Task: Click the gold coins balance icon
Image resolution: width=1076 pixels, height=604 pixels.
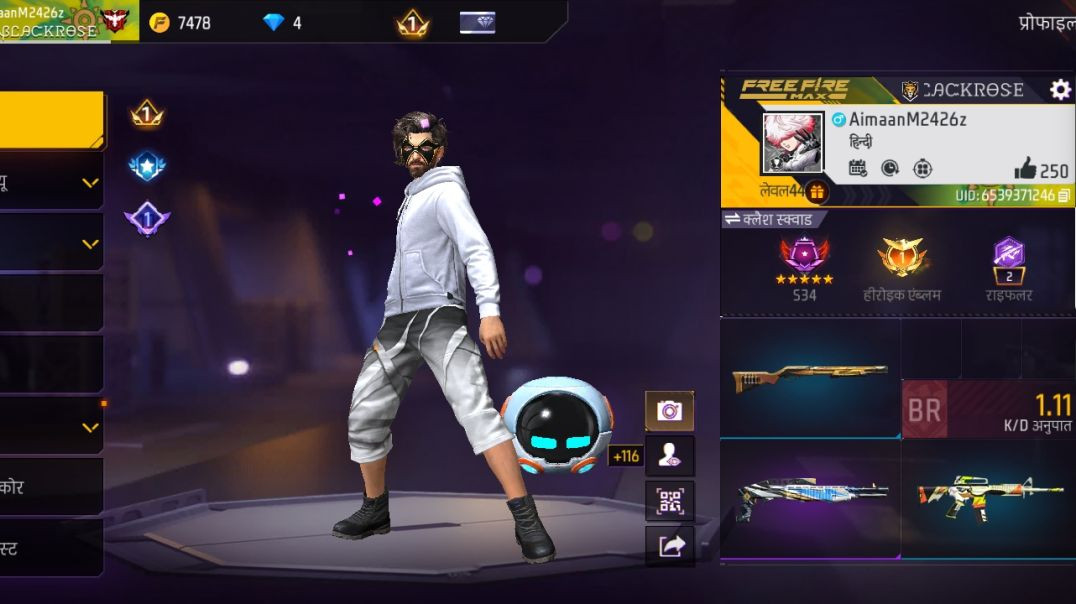Action: pos(159,22)
